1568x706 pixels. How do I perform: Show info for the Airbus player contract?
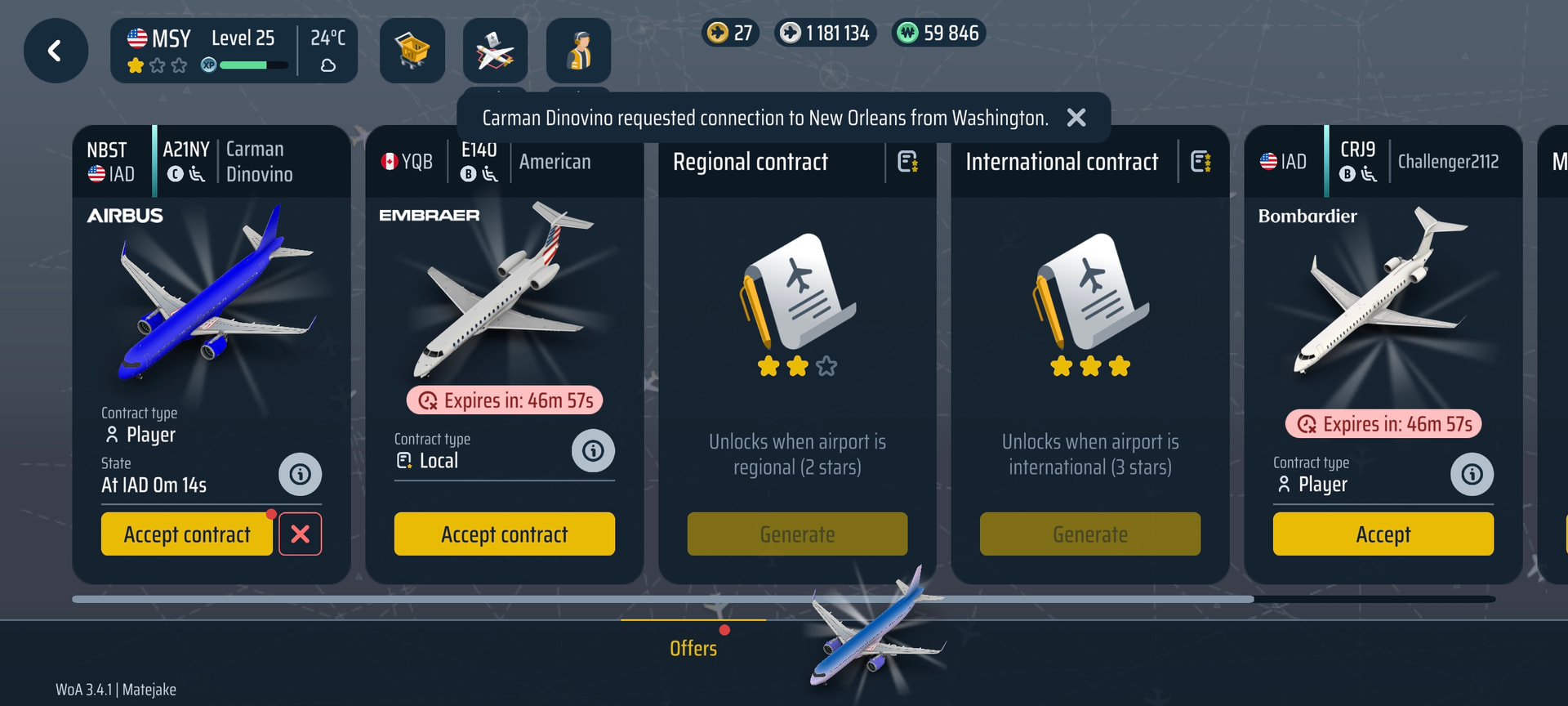[300, 475]
